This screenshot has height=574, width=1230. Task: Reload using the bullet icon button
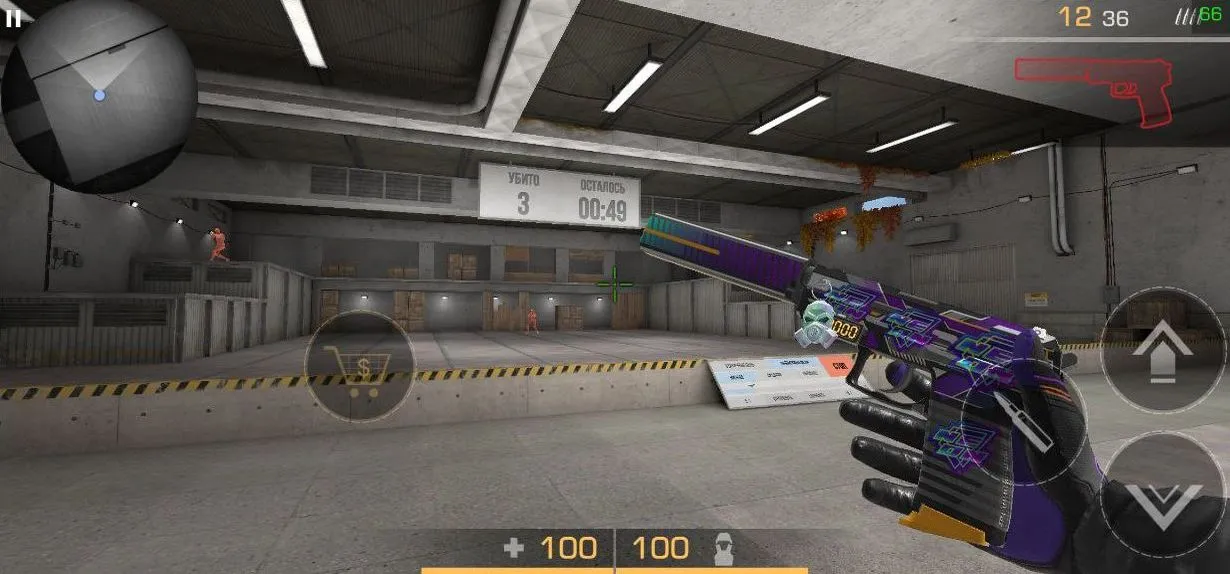[x=1022, y=421]
